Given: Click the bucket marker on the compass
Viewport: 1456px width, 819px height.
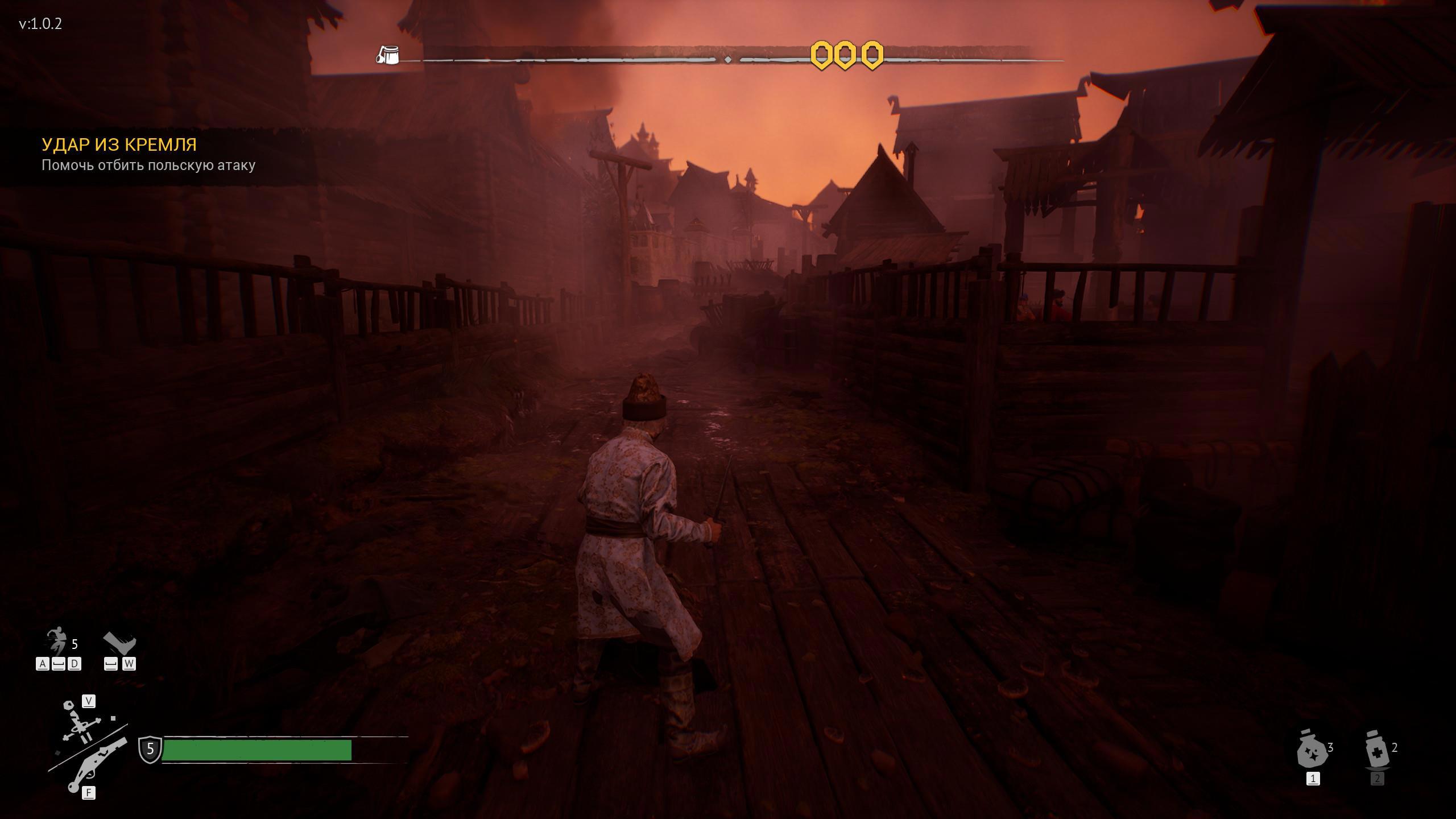Looking at the screenshot, I should pyautogui.click(x=388, y=55).
